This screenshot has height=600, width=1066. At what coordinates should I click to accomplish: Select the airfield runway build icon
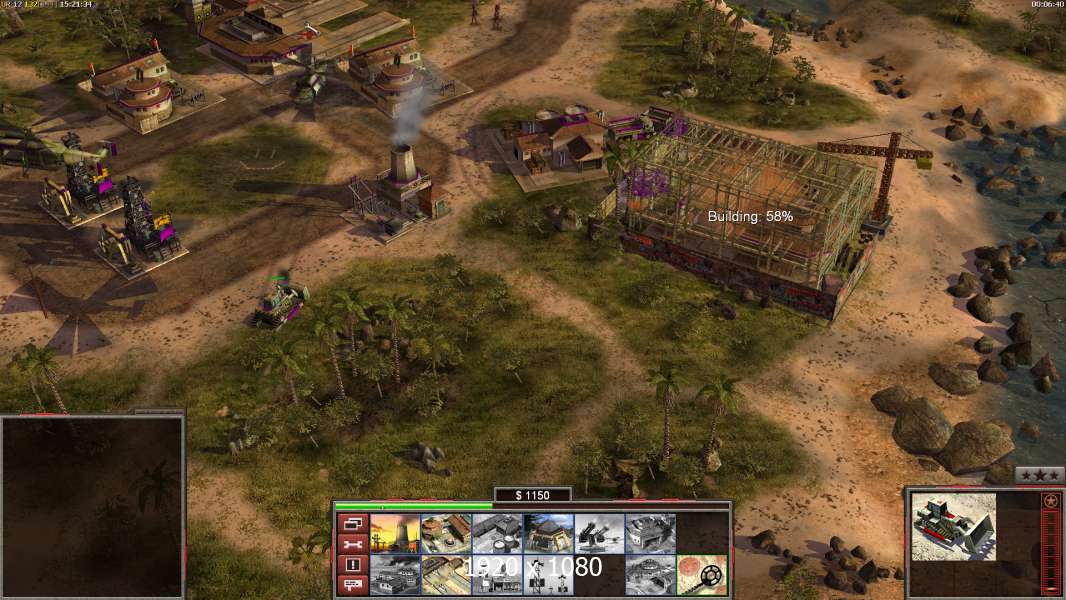tap(446, 575)
